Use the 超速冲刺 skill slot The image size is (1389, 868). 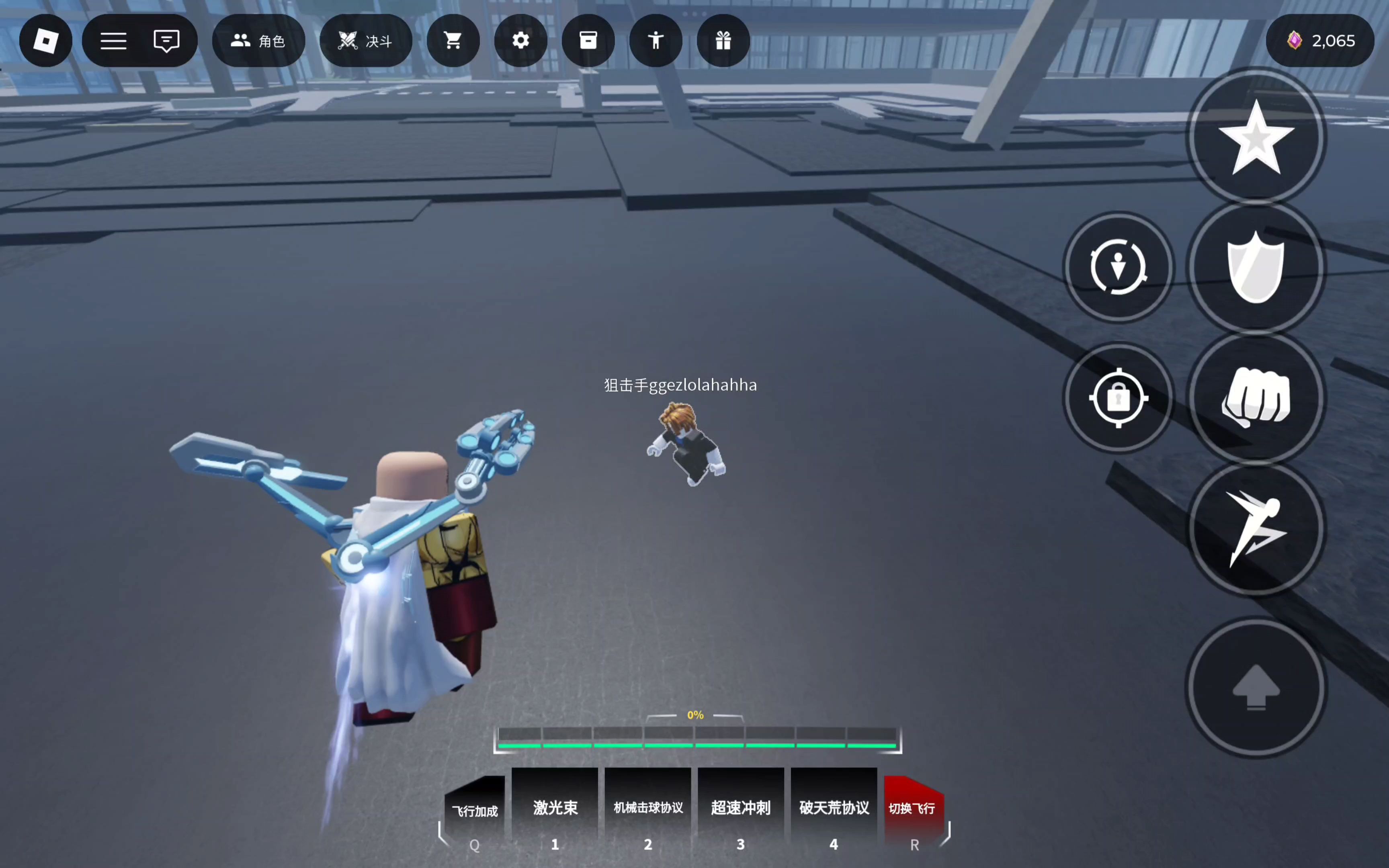741,808
